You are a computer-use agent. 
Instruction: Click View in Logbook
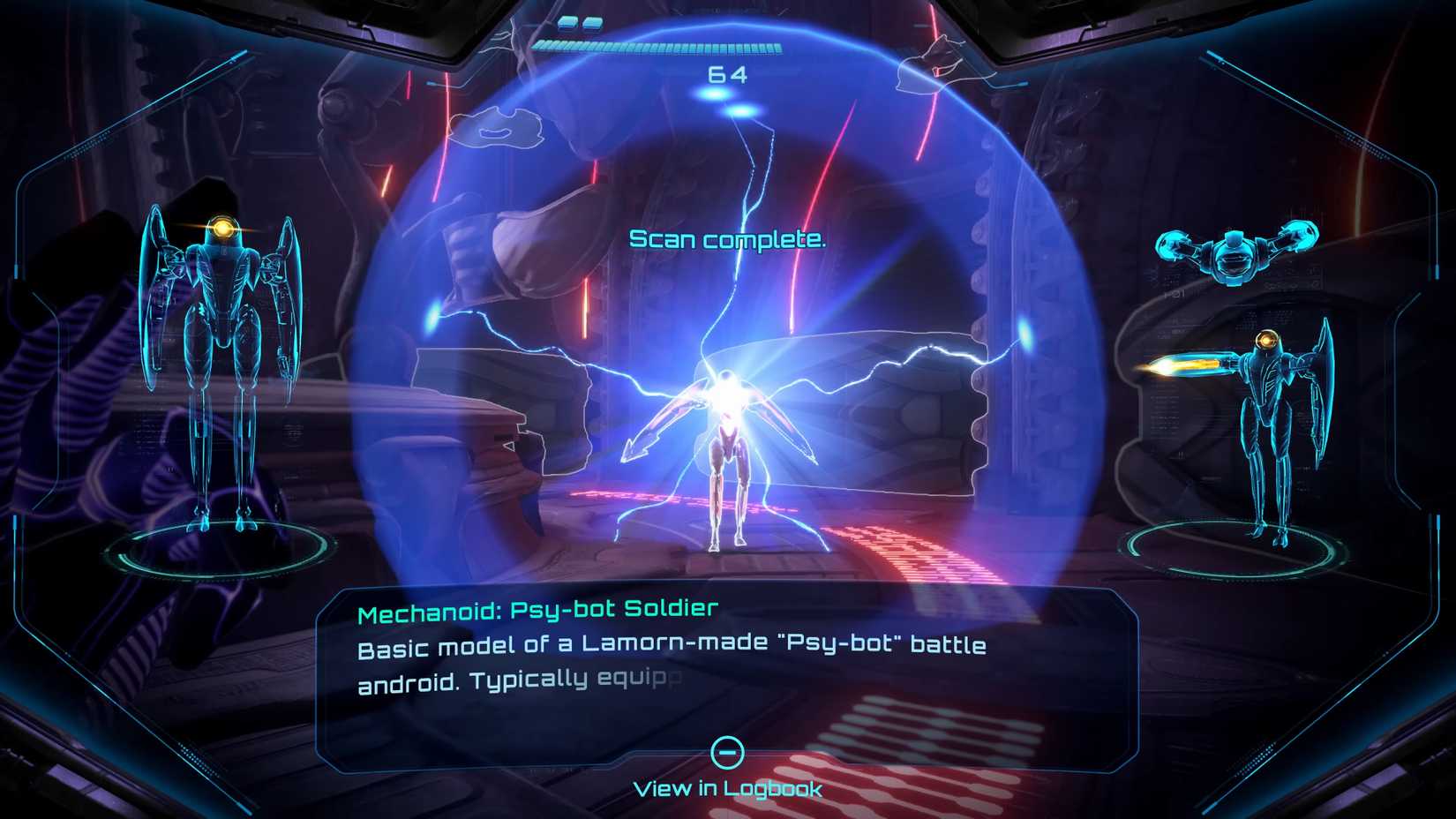729,787
